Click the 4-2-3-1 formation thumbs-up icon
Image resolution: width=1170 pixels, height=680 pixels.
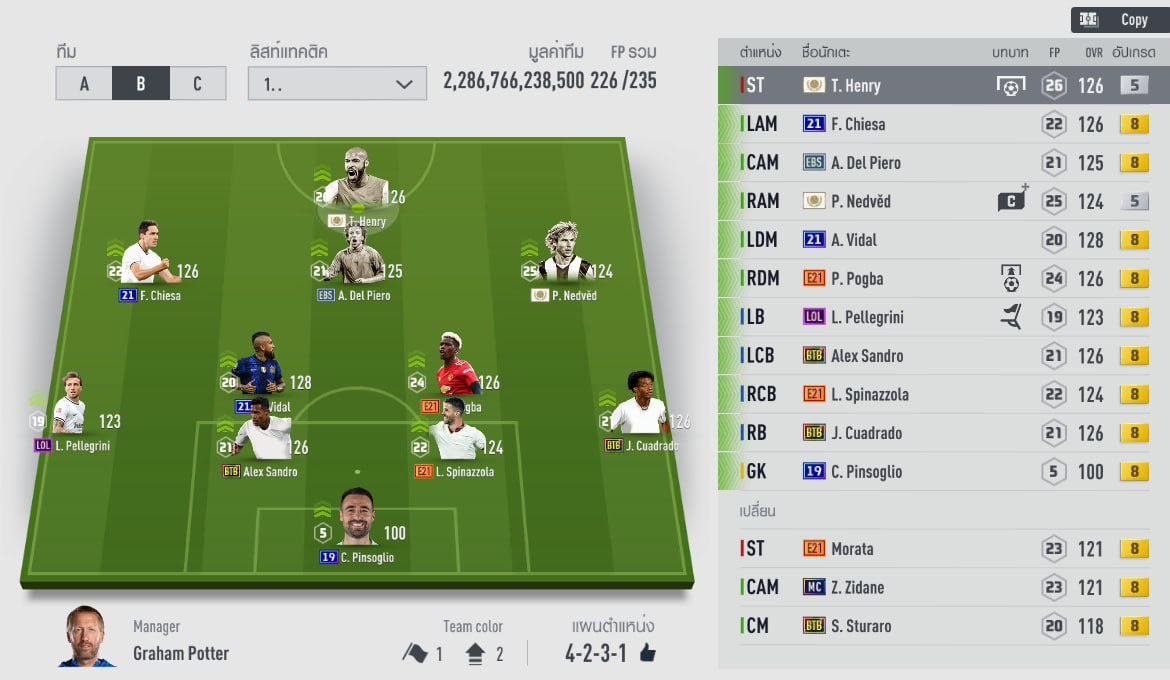pyautogui.click(x=647, y=654)
